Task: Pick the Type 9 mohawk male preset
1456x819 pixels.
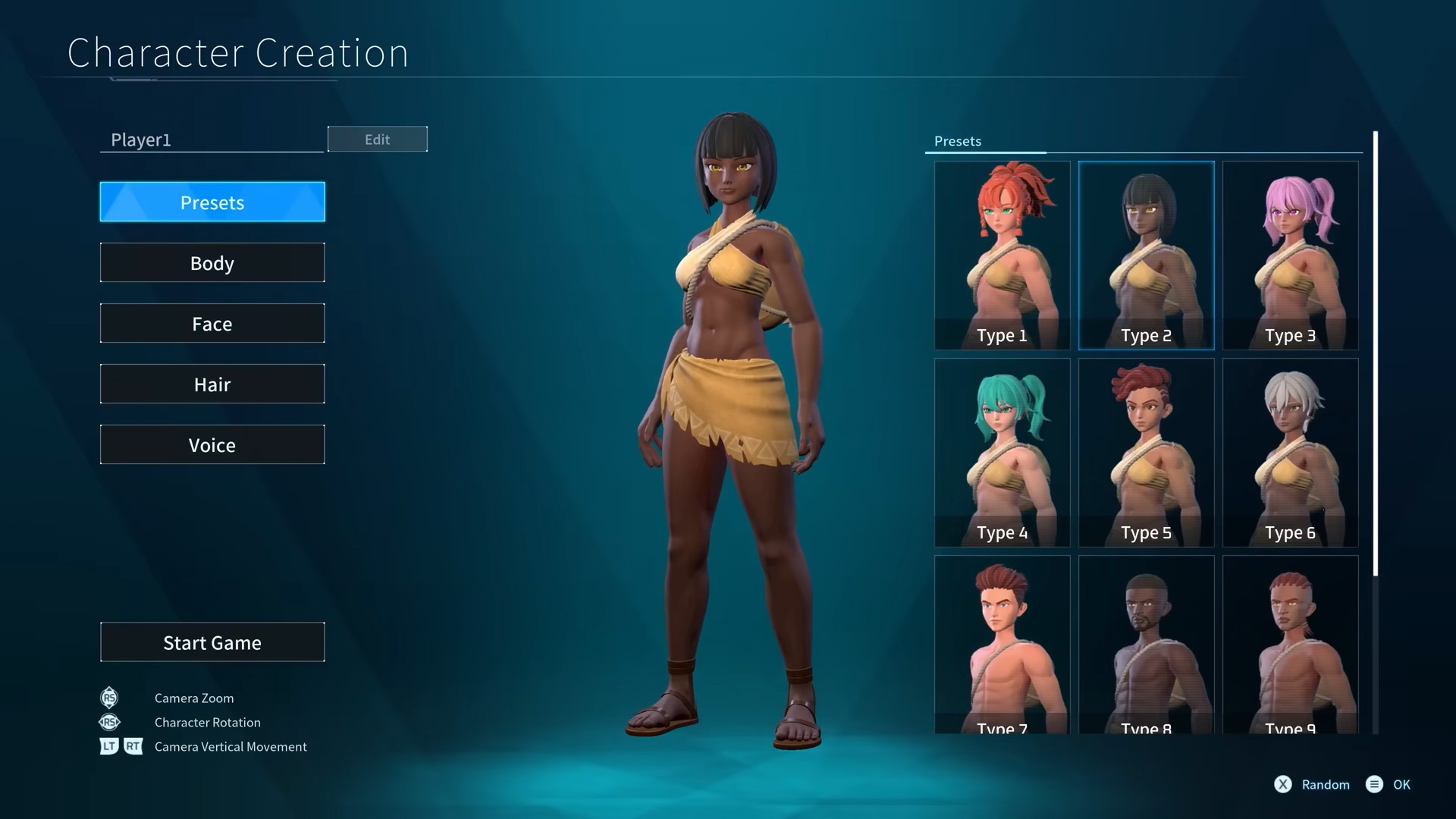Action: (1290, 645)
